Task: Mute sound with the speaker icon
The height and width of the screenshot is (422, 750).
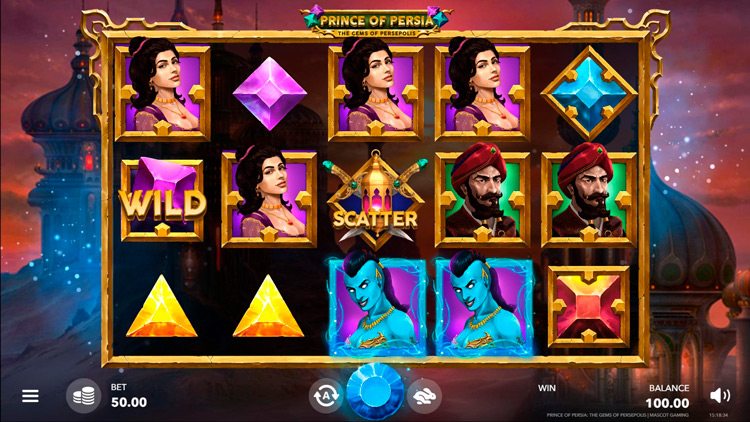Action: 719,395
